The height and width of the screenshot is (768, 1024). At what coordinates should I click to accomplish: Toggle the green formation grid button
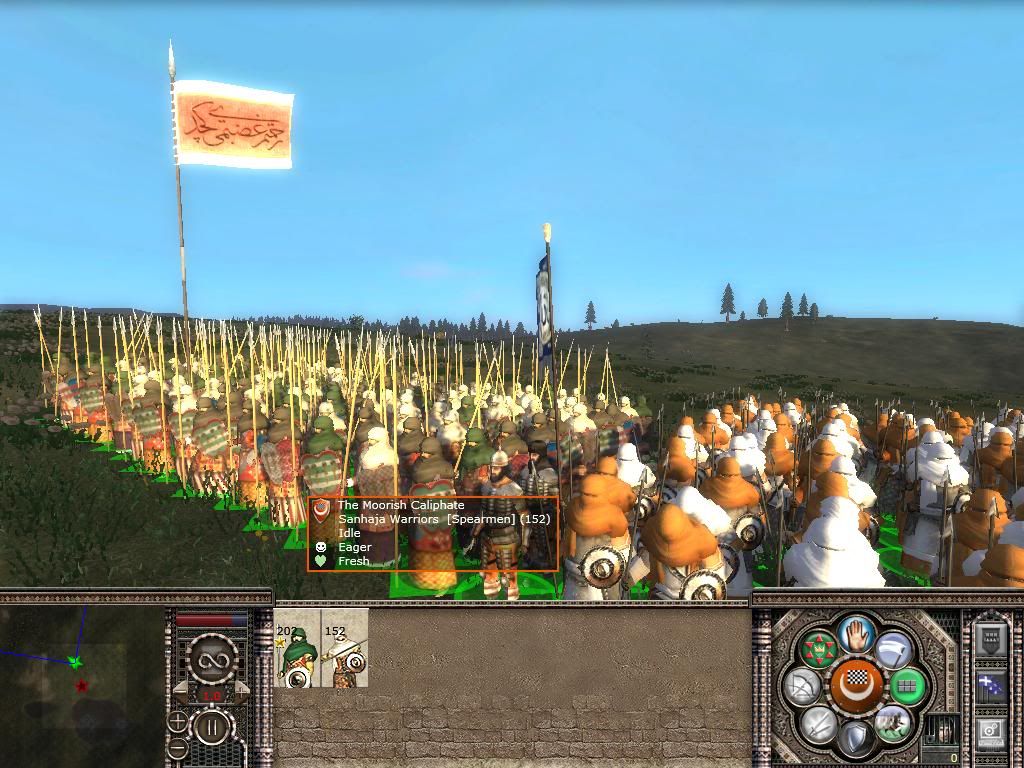908,687
